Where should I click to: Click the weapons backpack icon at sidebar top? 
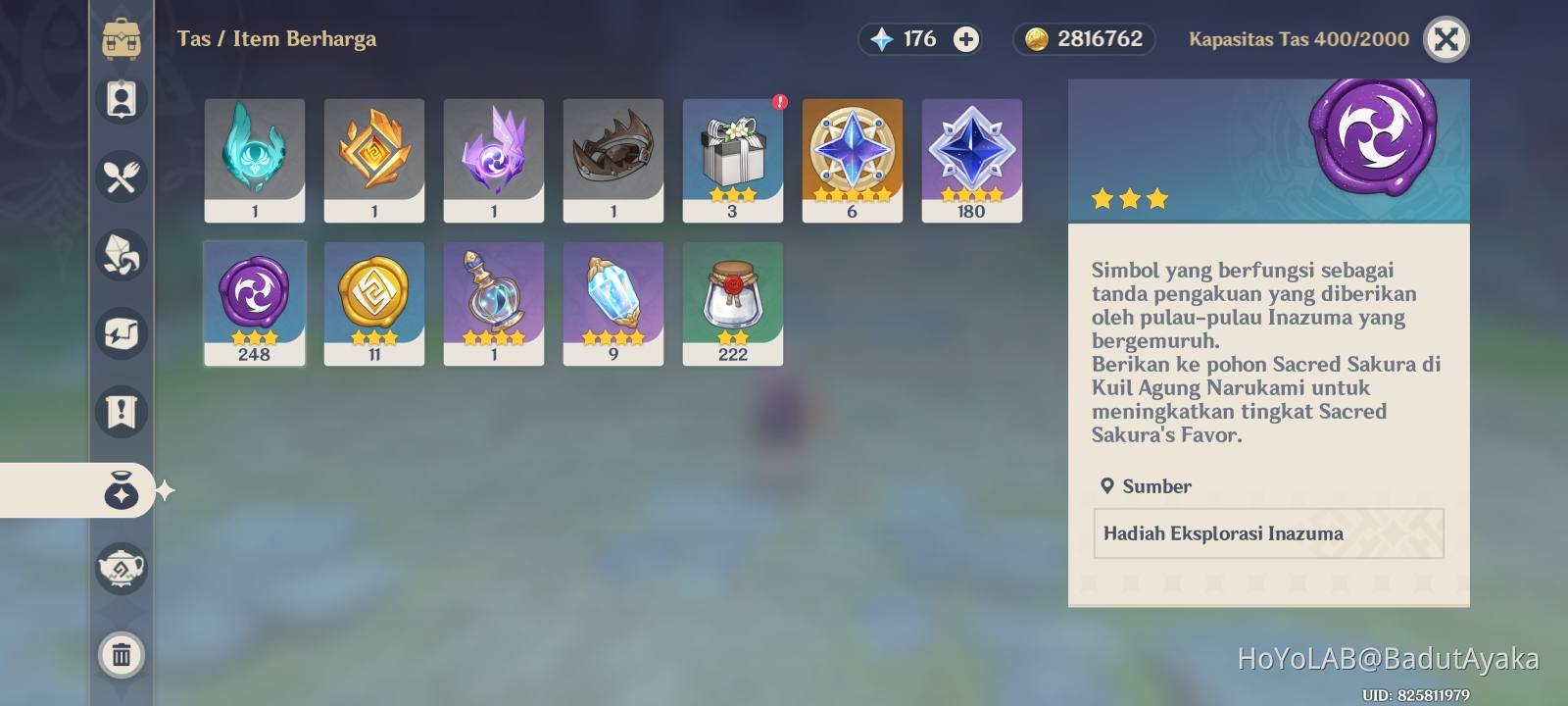point(121,40)
